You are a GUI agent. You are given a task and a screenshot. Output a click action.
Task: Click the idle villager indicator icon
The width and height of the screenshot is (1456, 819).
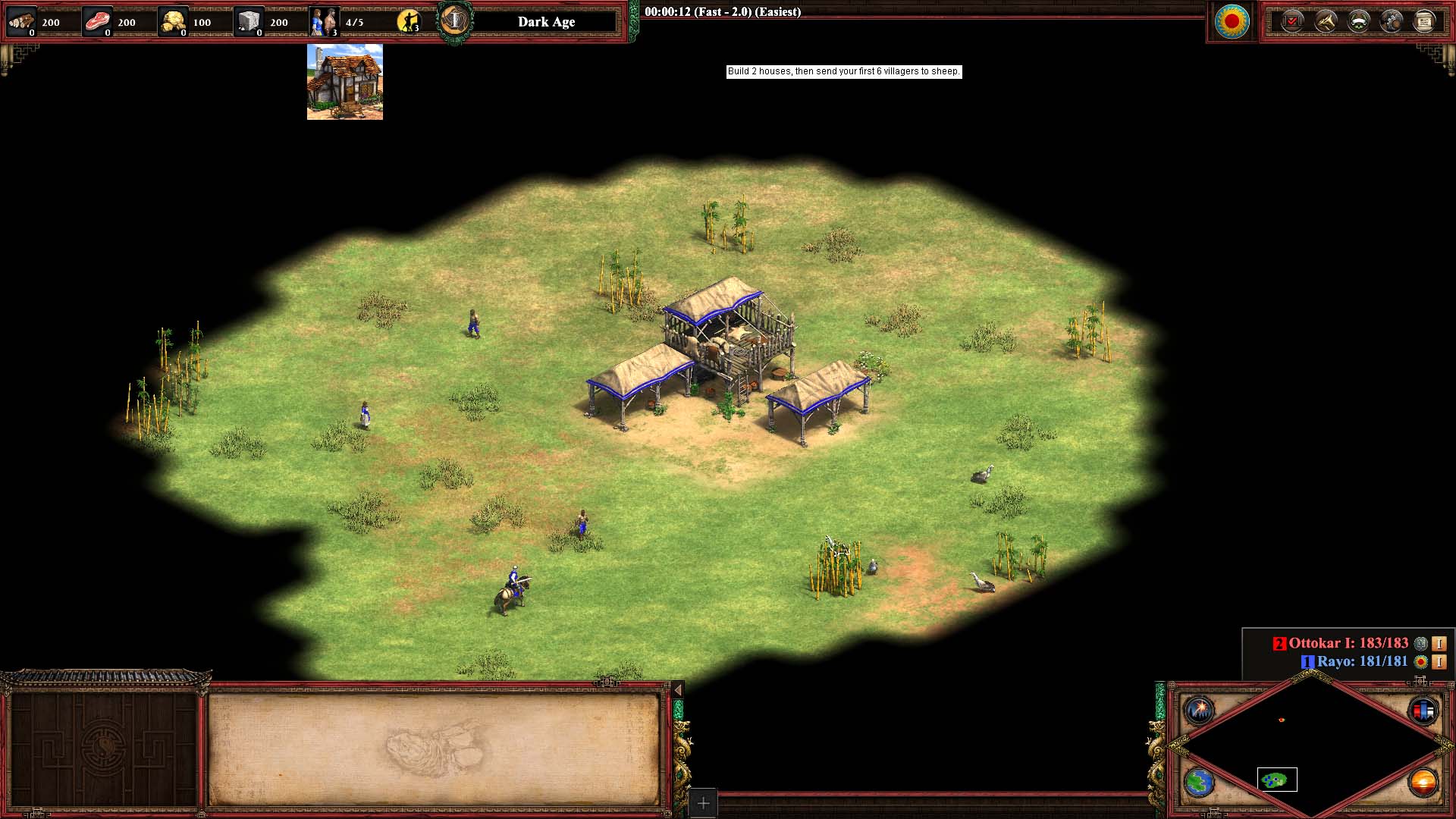click(x=408, y=21)
